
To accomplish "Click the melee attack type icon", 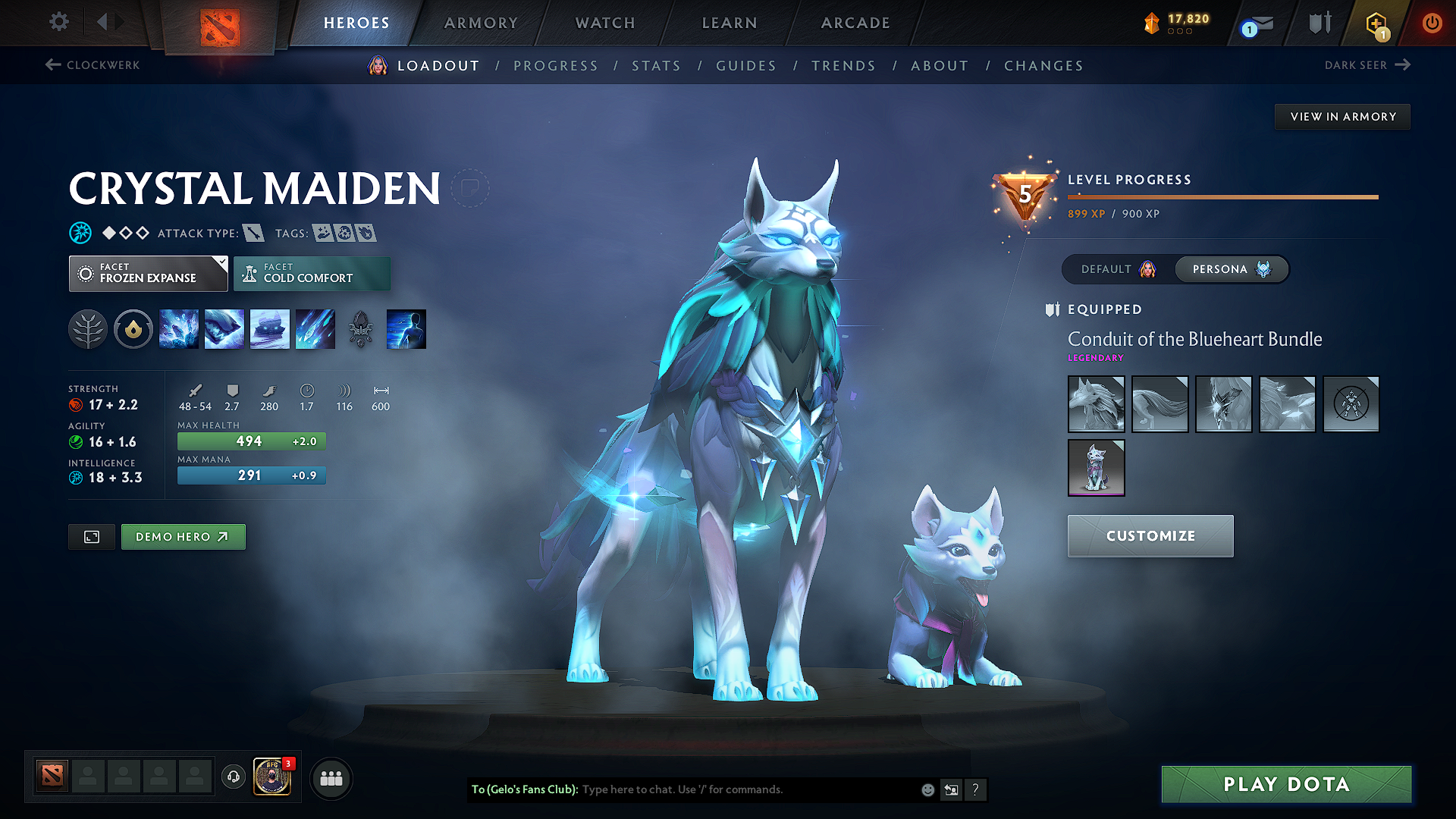I will coord(253,233).
